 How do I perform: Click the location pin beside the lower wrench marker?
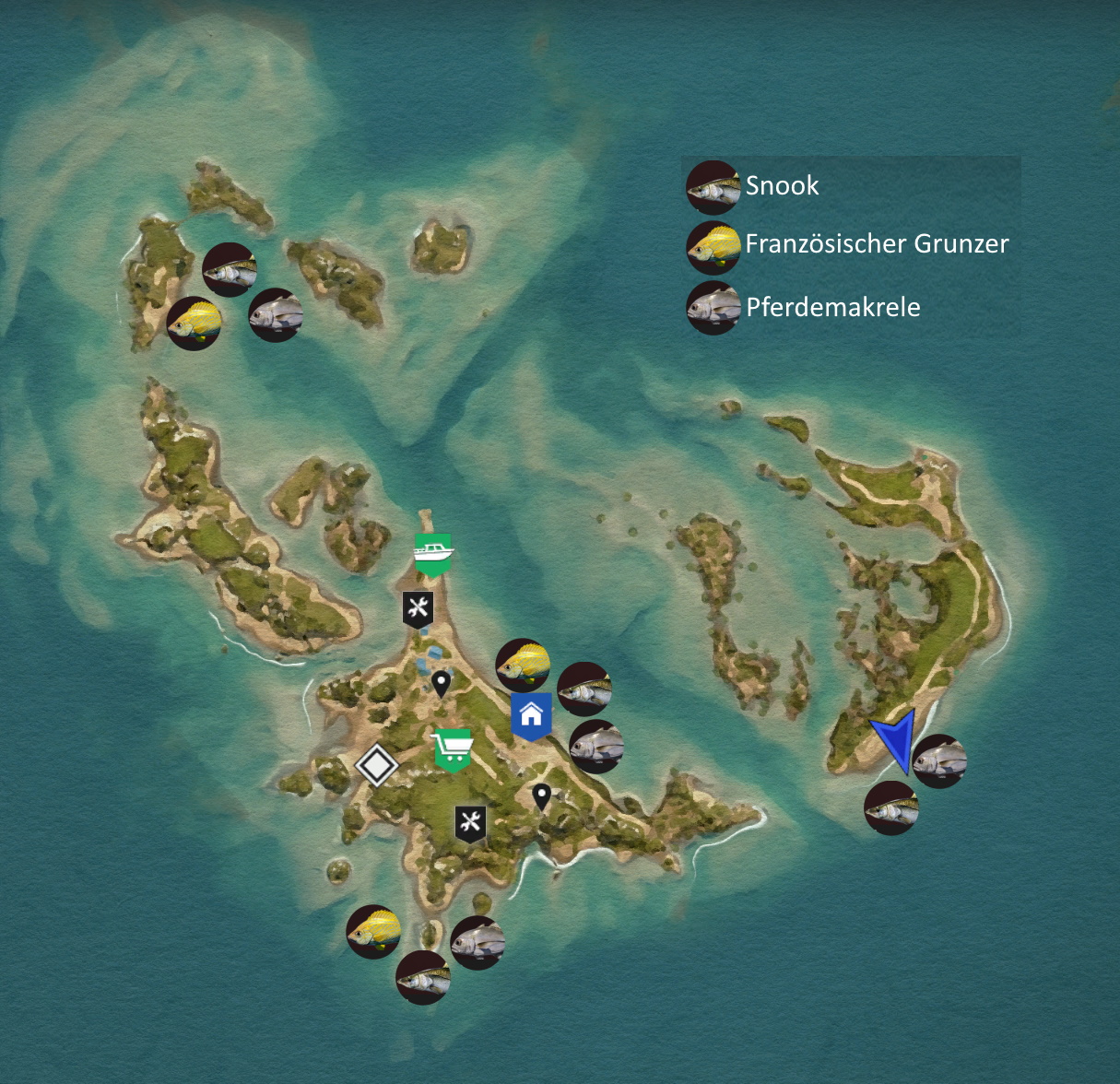click(x=542, y=795)
